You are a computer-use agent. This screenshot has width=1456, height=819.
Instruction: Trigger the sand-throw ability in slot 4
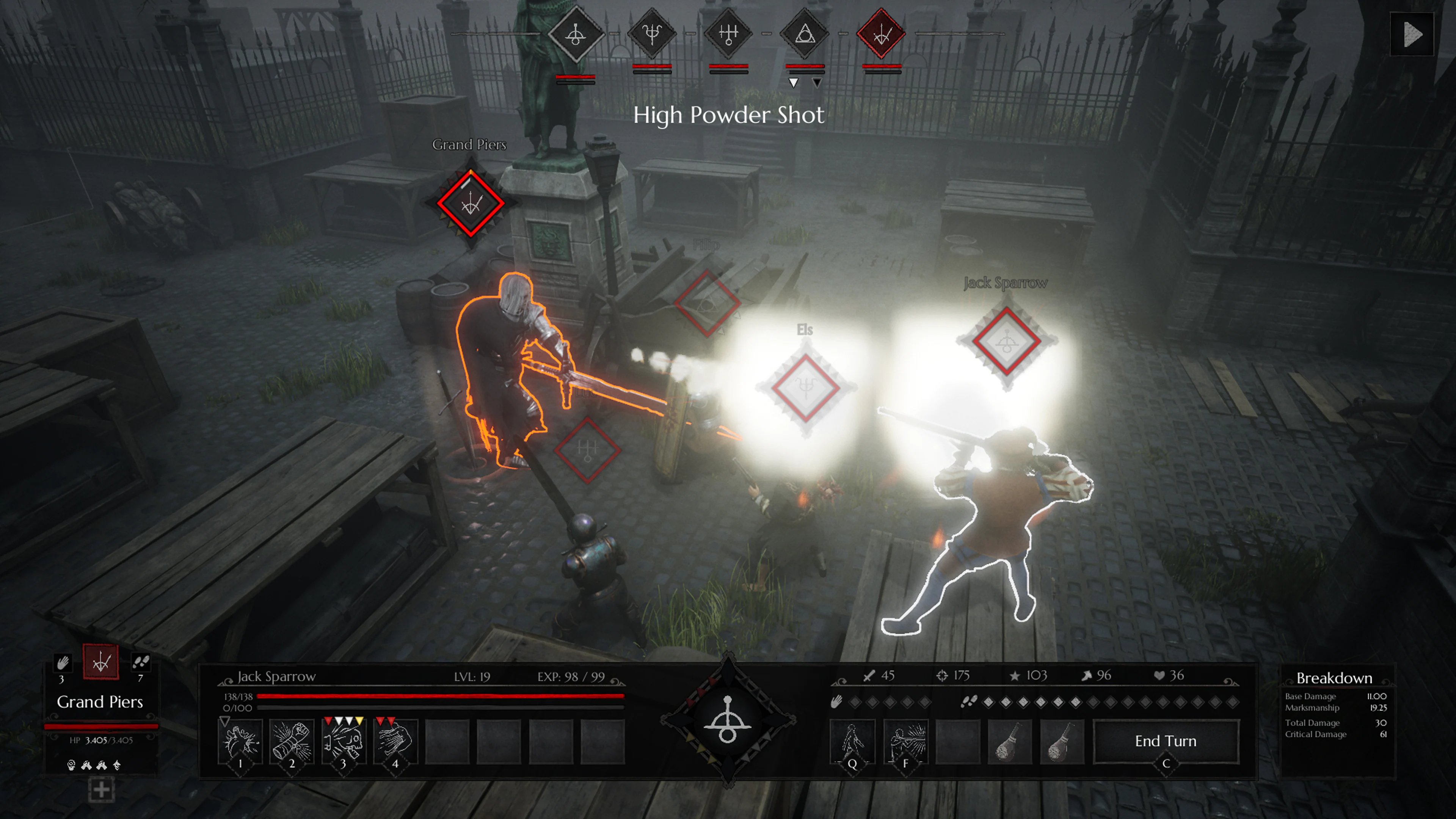pyautogui.click(x=396, y=741)
